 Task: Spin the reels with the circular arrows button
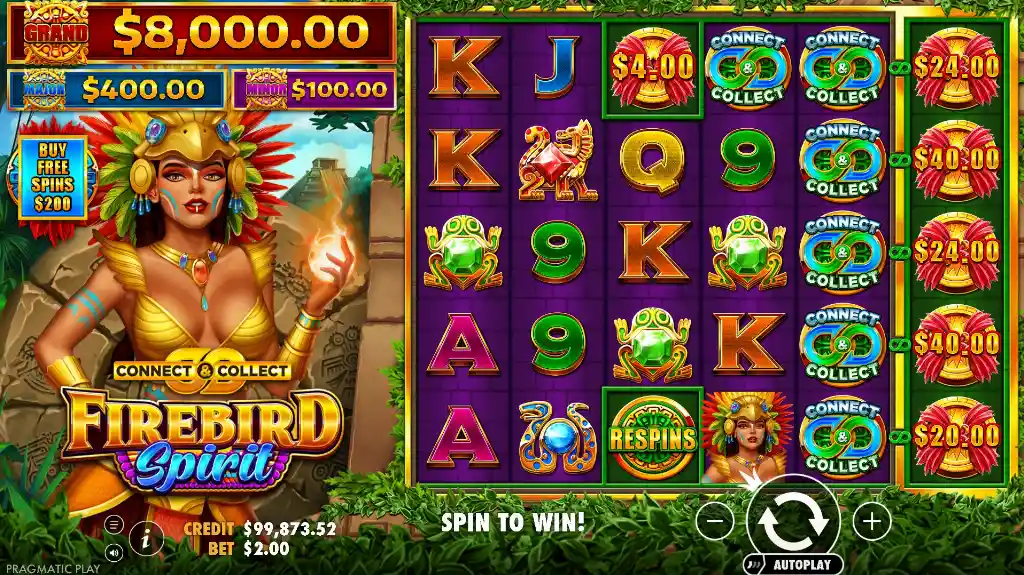[x=793, y=520]
